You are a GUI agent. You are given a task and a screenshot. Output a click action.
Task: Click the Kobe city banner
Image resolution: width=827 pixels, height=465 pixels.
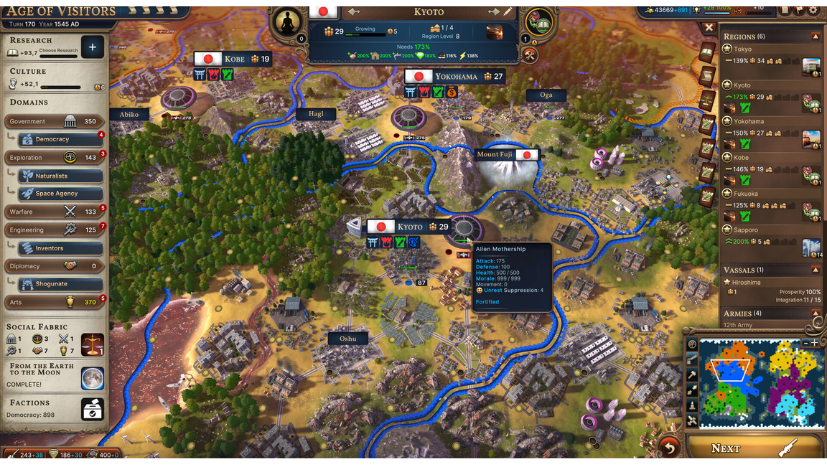click(232, 59)
